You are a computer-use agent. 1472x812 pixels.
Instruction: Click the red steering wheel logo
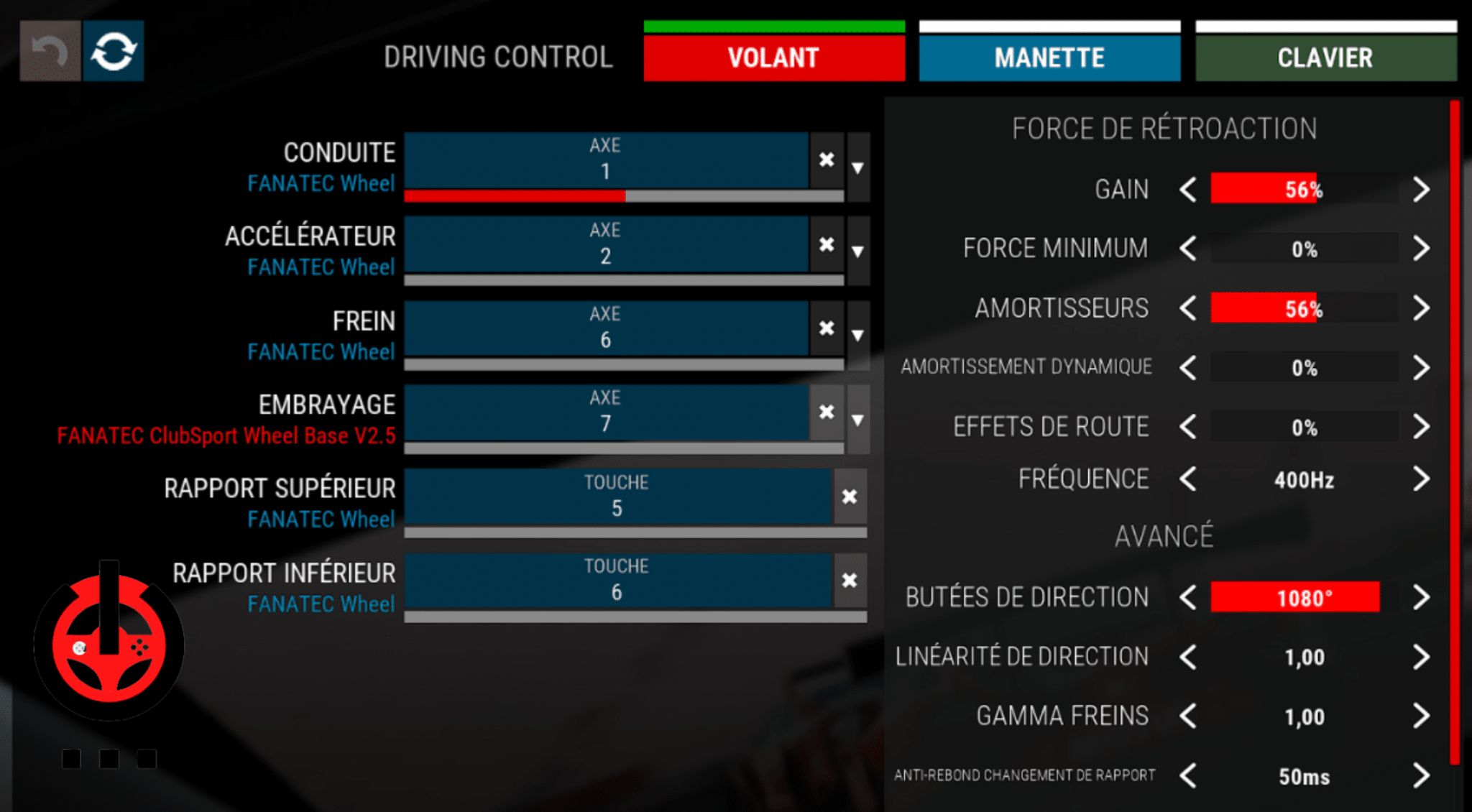(x=109, y=647)
